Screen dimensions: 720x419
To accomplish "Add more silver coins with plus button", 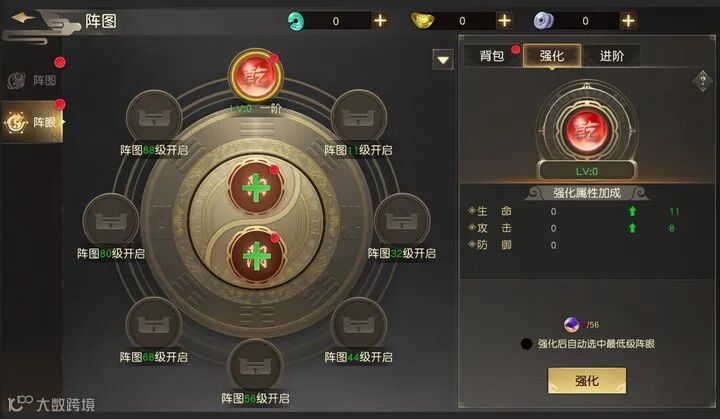I will tap(627, 19).
